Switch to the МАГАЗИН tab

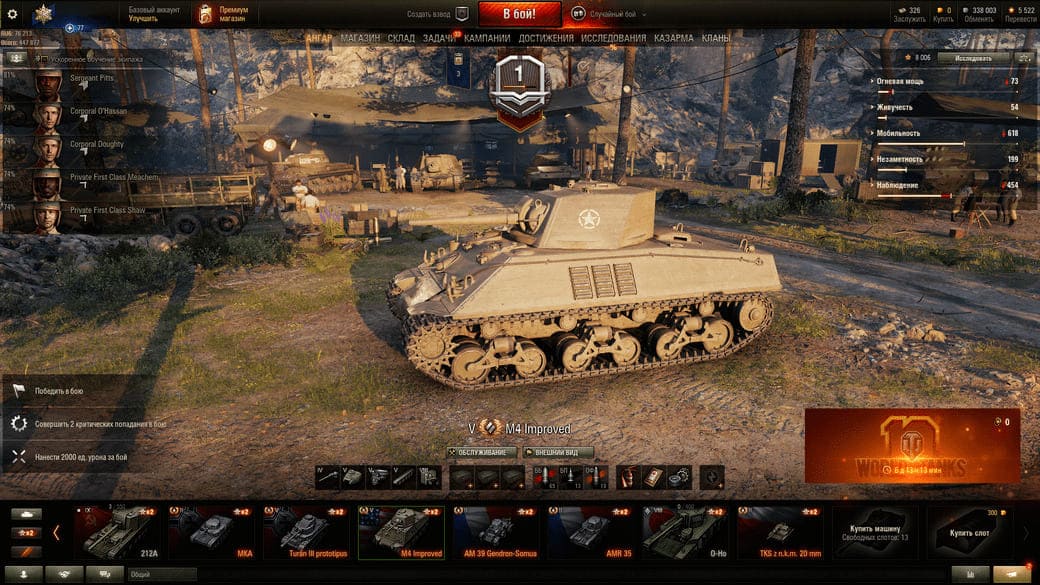pos(360,38)
